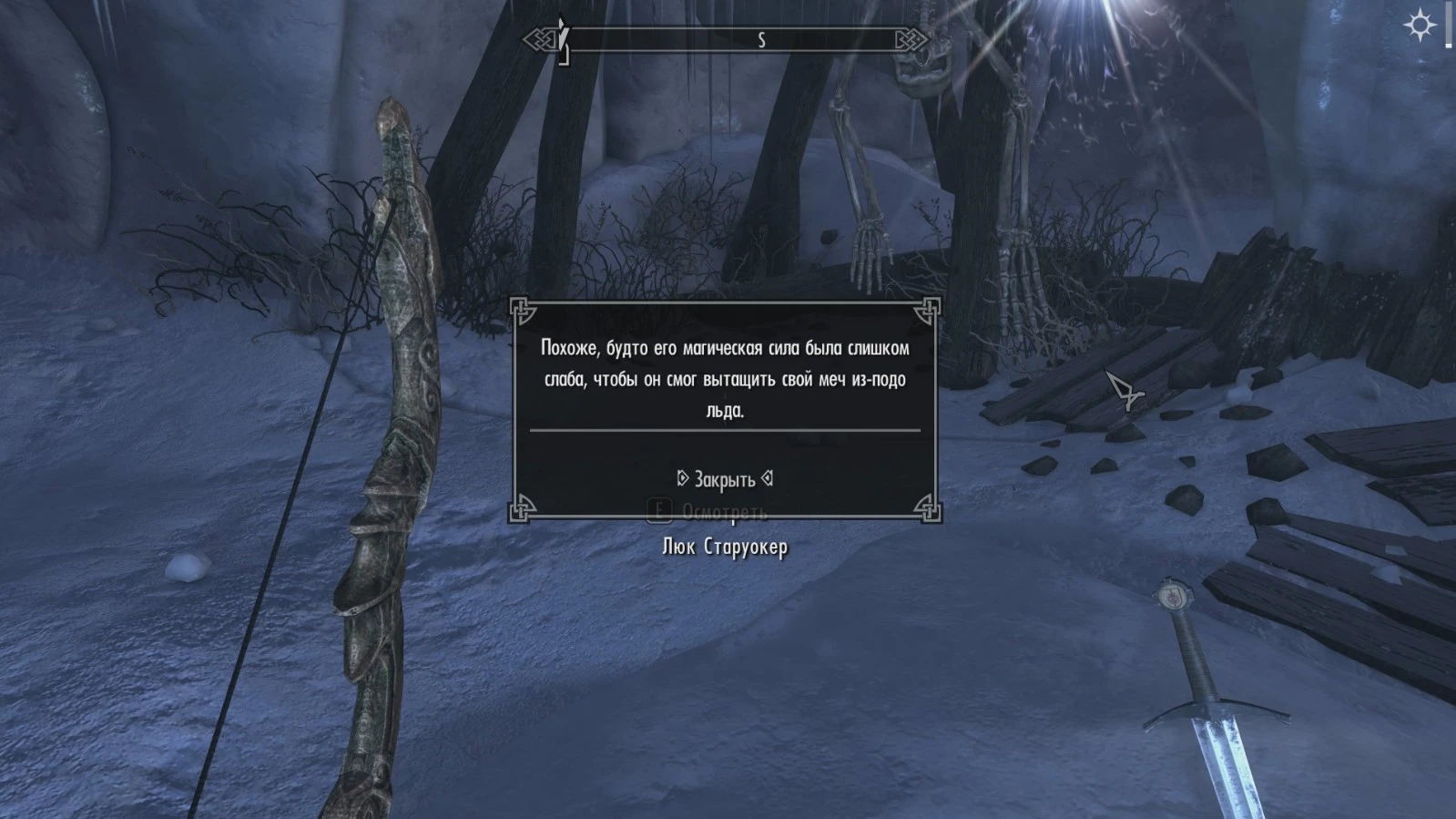Image resolution: width=1456 pixels, height=819 pixels.
Task: Click the E key icon in the Осмотреть prompt
Action: click(659, 511)
